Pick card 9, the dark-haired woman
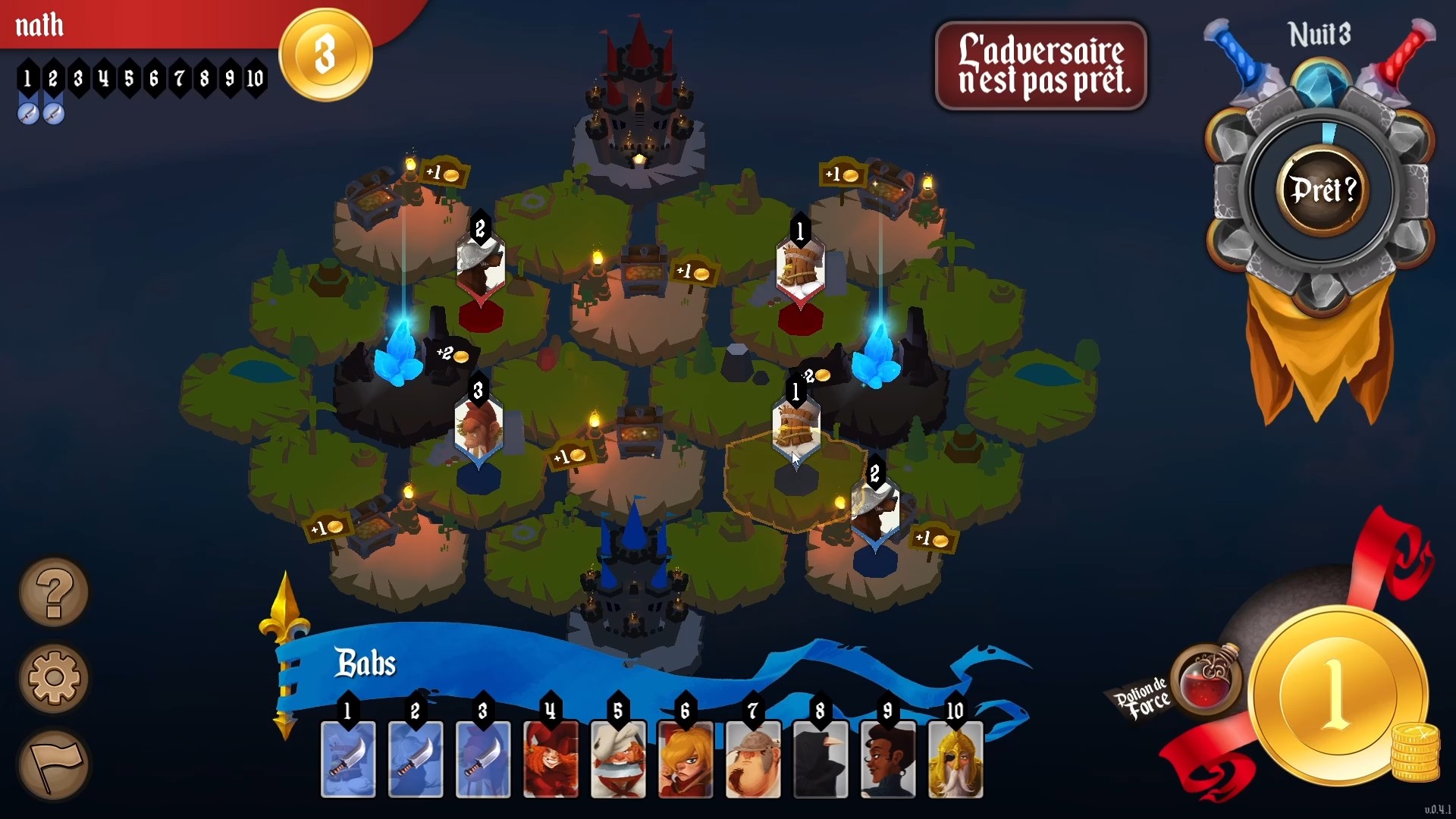Screen dimensions: 1456x819 pos(888,759)
